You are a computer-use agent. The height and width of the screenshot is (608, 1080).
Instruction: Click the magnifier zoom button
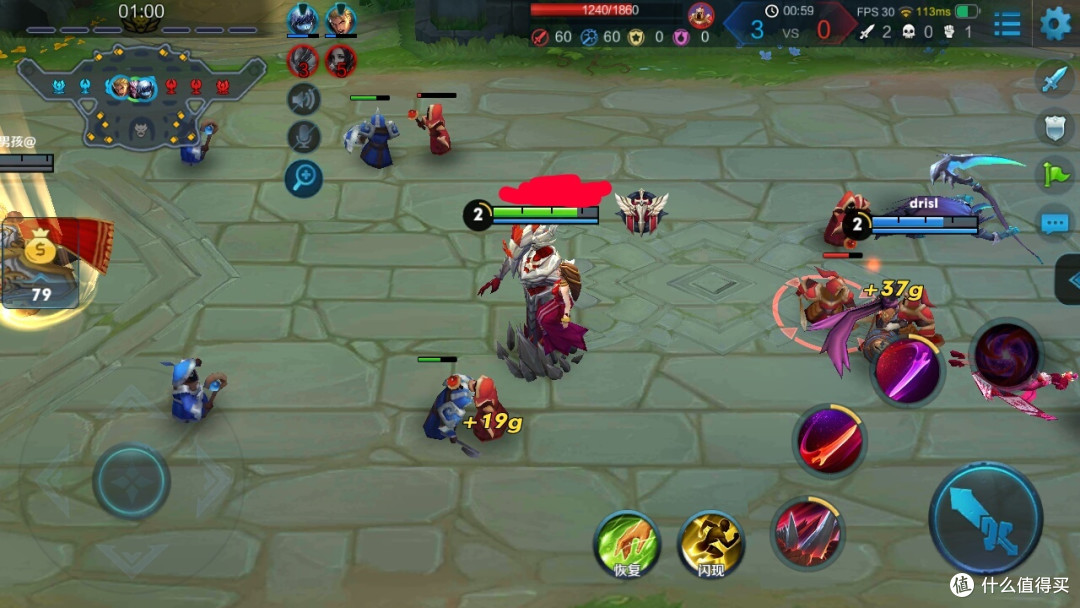pyautogui.click(x=303, y=178)
